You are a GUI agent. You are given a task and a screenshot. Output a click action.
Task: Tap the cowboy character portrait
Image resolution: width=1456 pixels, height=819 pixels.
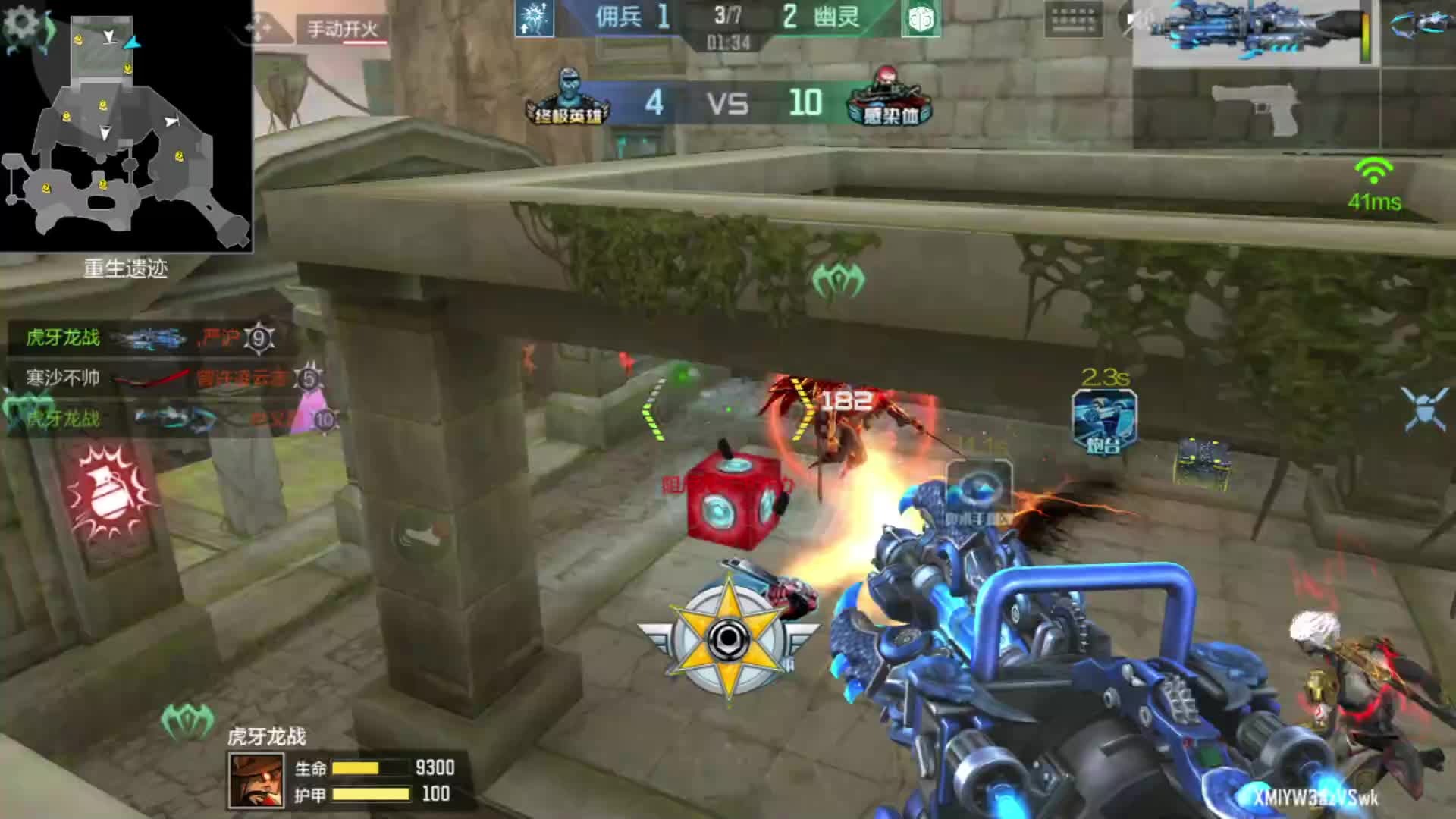256,781
